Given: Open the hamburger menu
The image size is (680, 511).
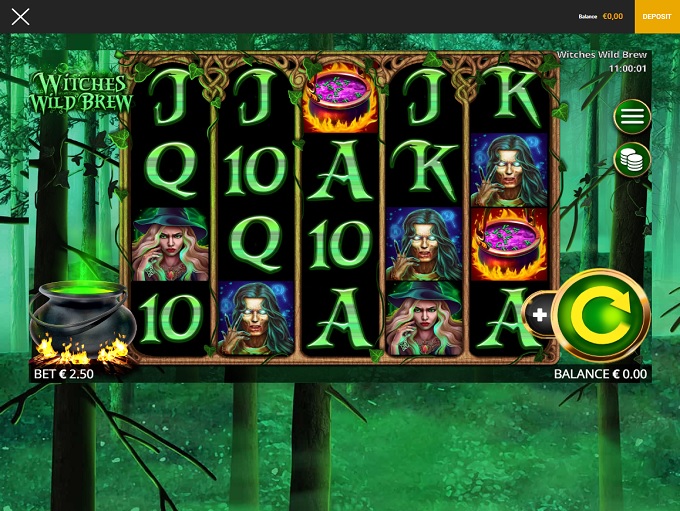Looking at the screenshot, I should click(x=632, y=116).
